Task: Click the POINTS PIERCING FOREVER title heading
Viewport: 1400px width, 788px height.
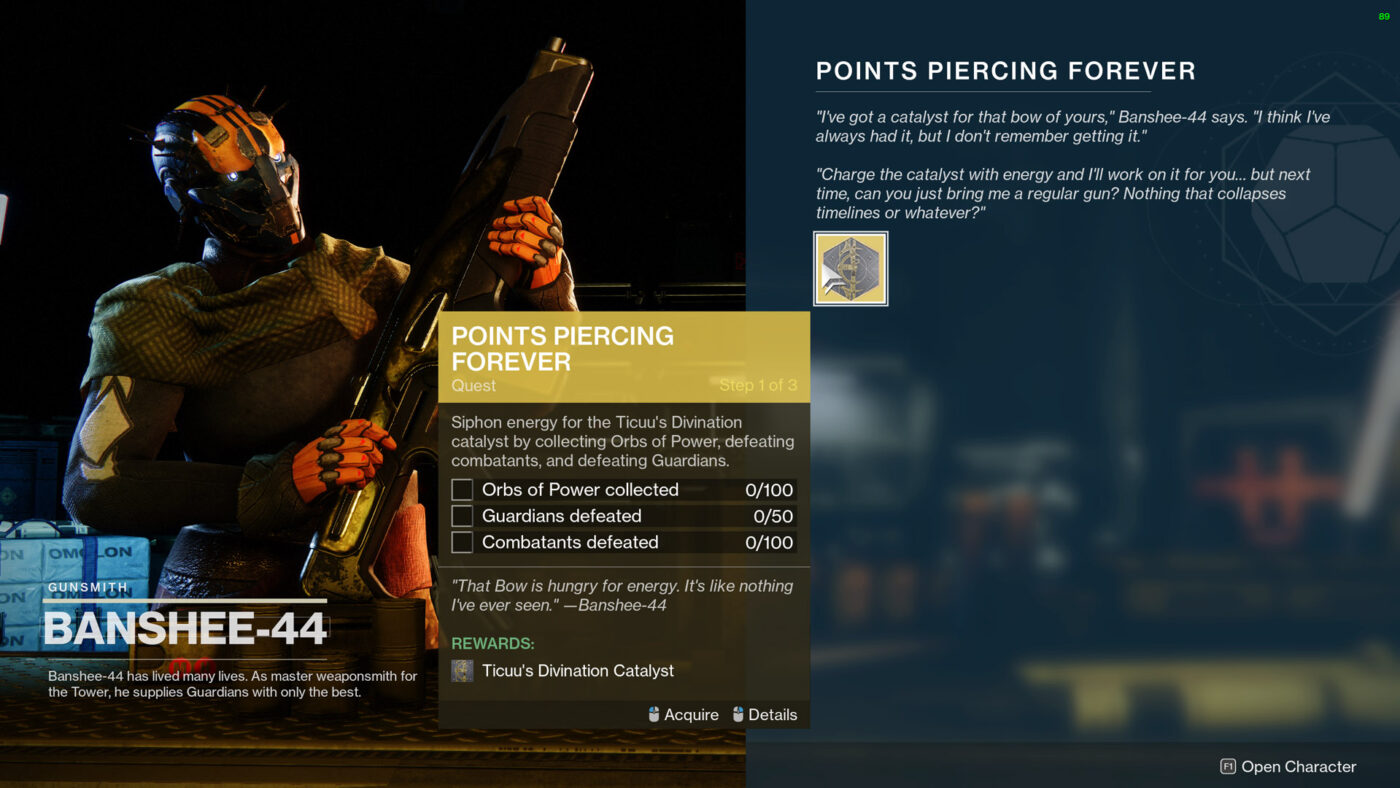Action: click(x=1005, y=70)
